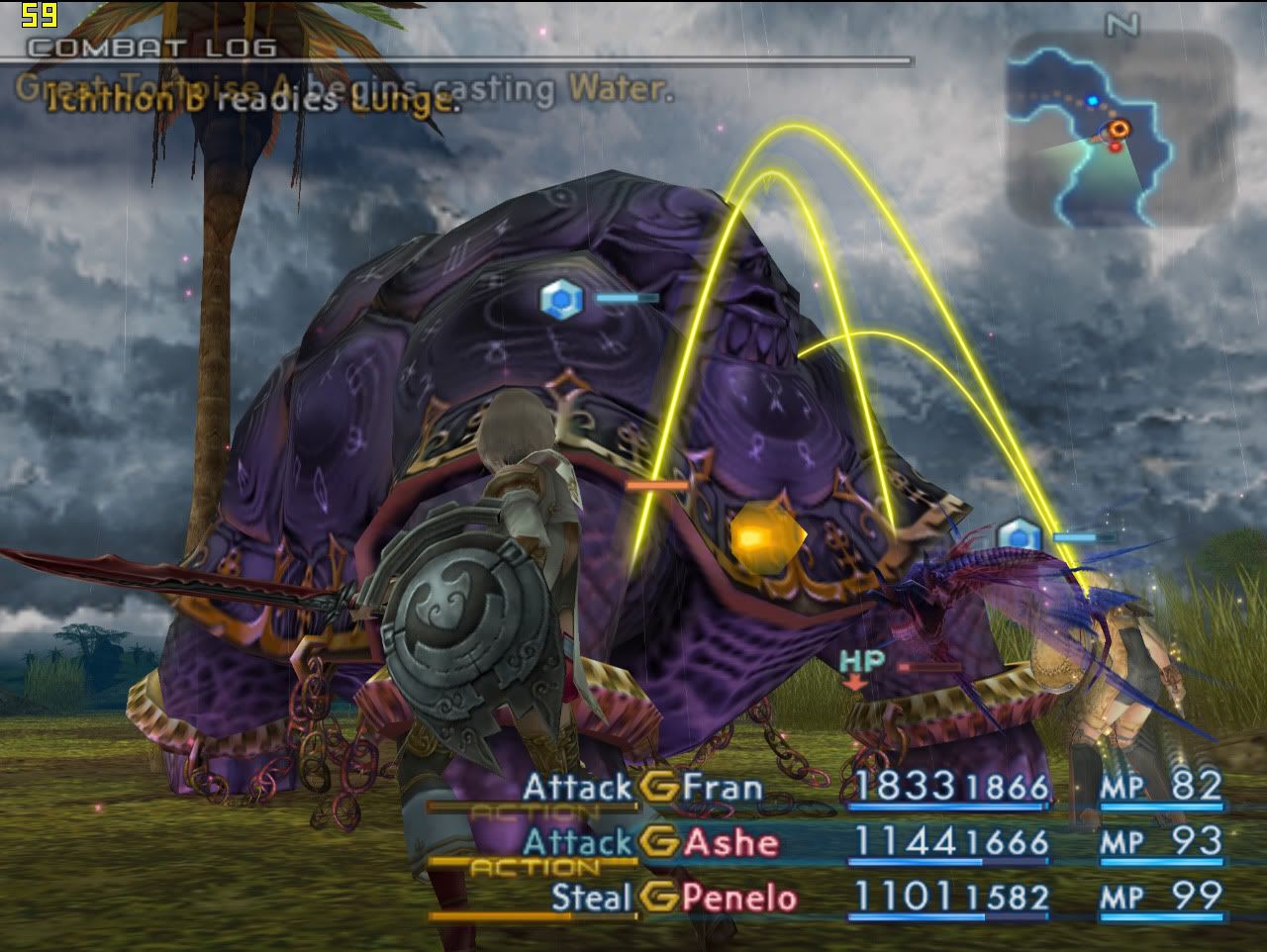Choose Penelo's Steal command
1267x952 pixels.
(x=591, y=899)
